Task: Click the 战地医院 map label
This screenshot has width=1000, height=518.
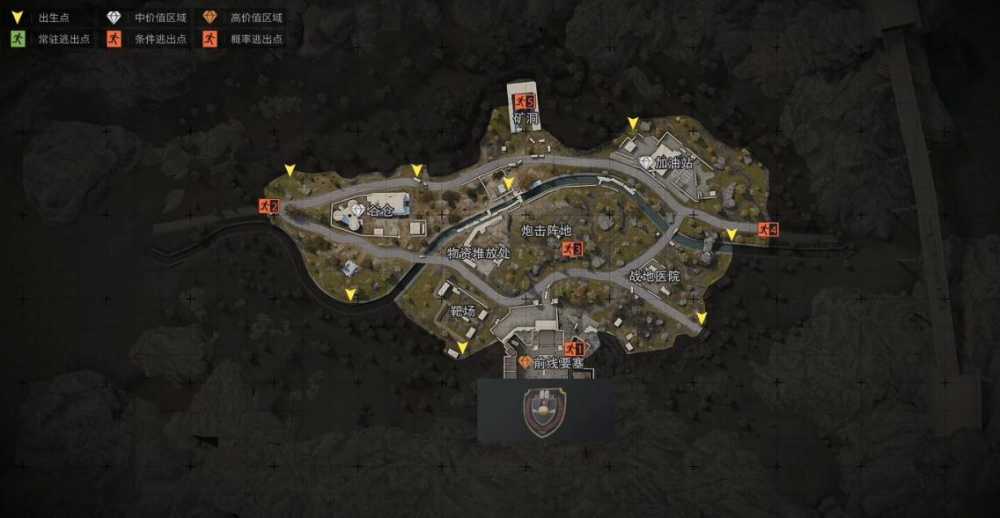Action: 654,276
